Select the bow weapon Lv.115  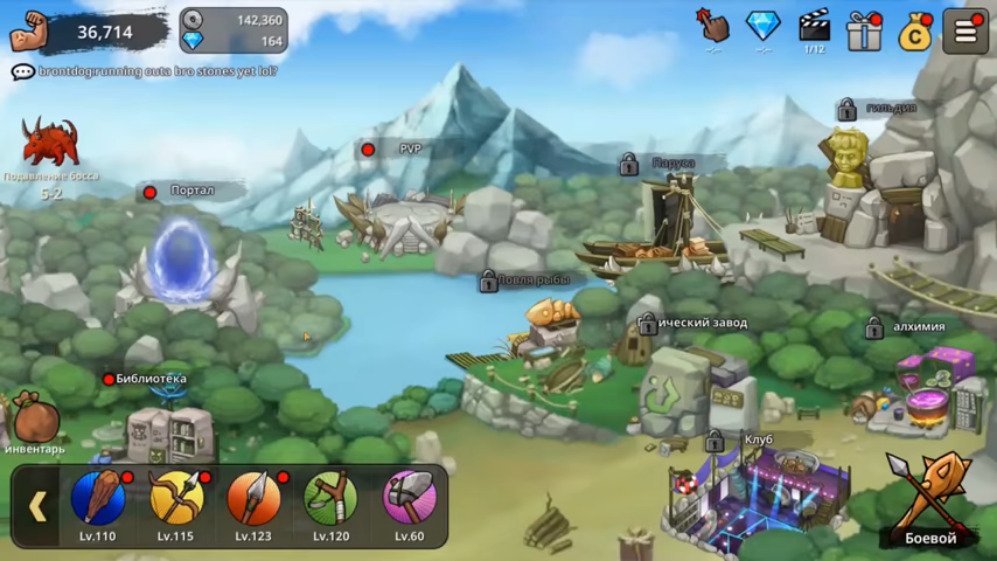click(x=176, y=498)
